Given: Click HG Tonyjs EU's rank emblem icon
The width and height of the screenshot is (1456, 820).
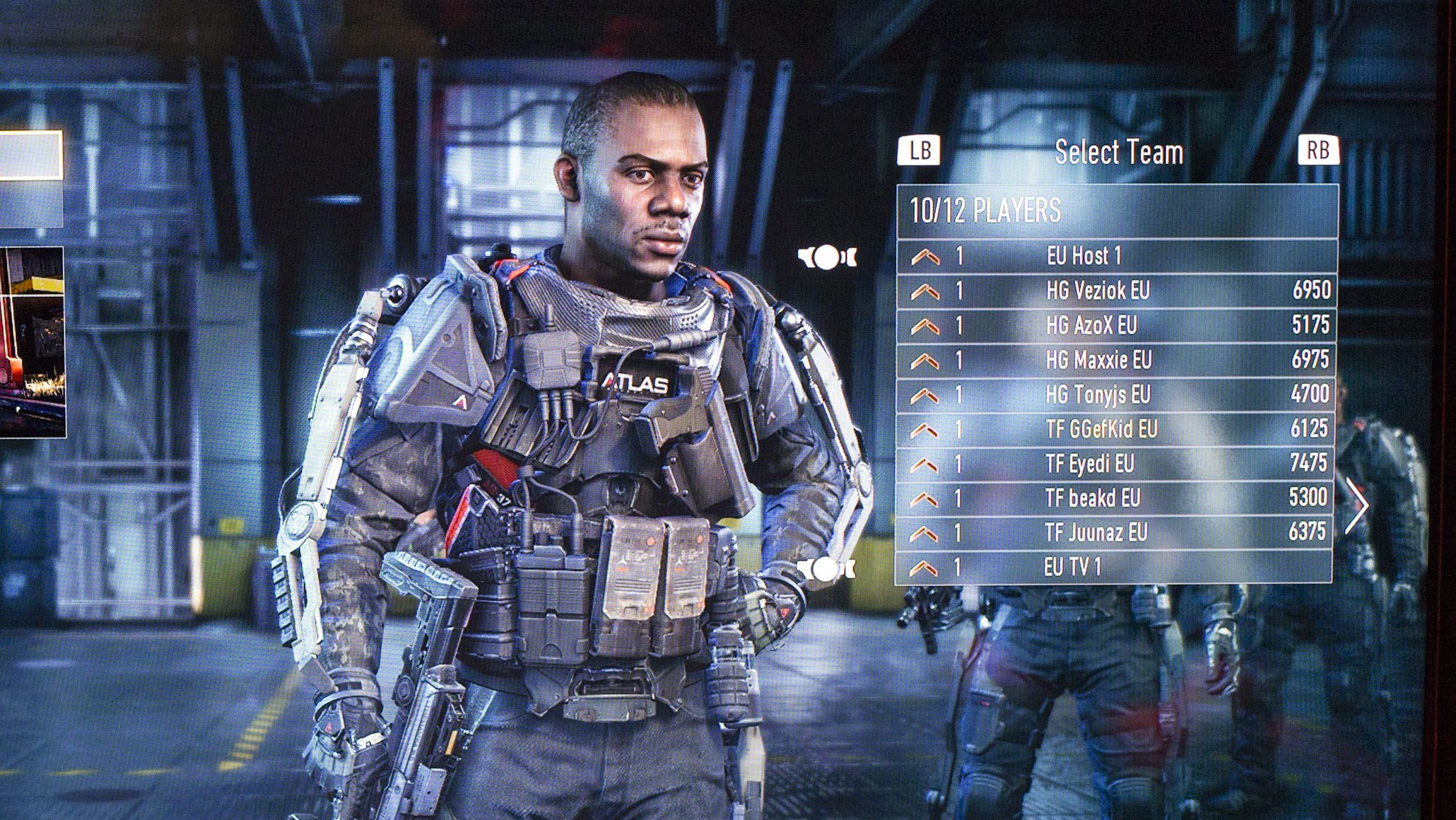Looking at the screenshot, I should point(926,395).
